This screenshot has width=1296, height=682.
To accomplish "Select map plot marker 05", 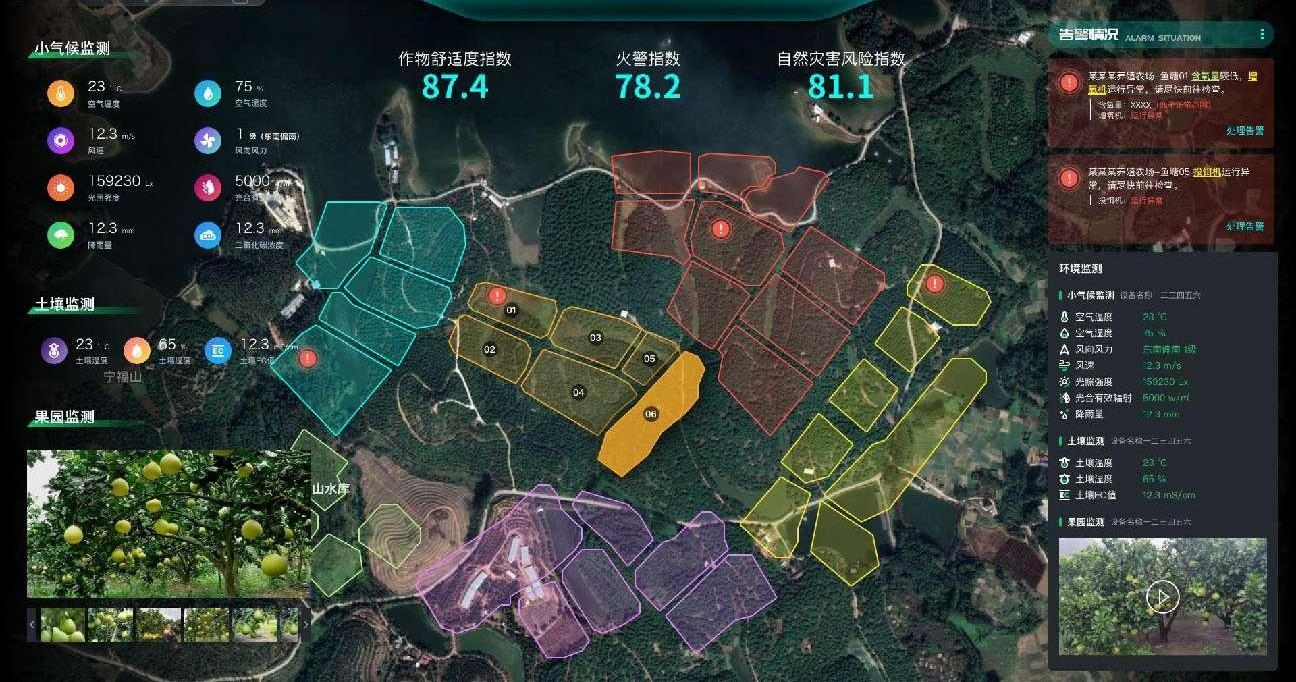I will 649,358.
